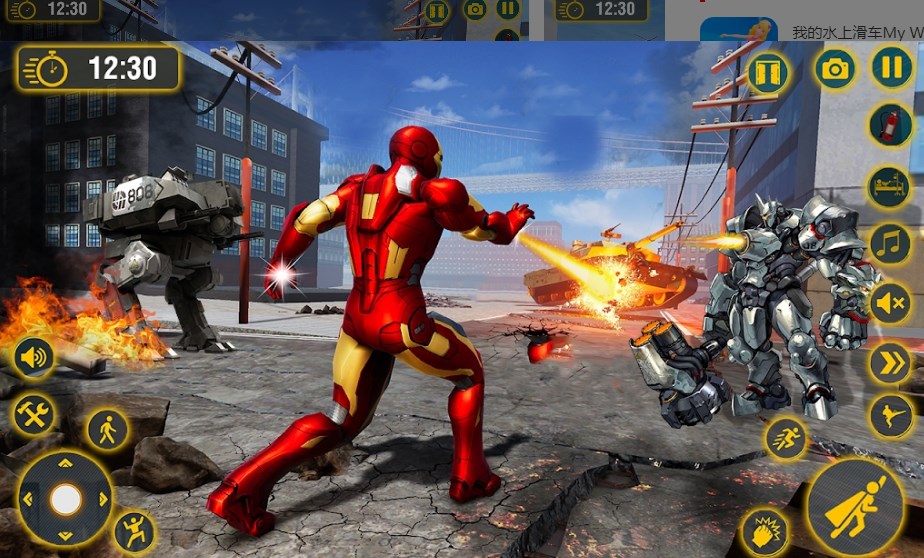Use the fire extinguisher button
The width and height of the screenshot is (924, 558).
[x=889, y=127]
